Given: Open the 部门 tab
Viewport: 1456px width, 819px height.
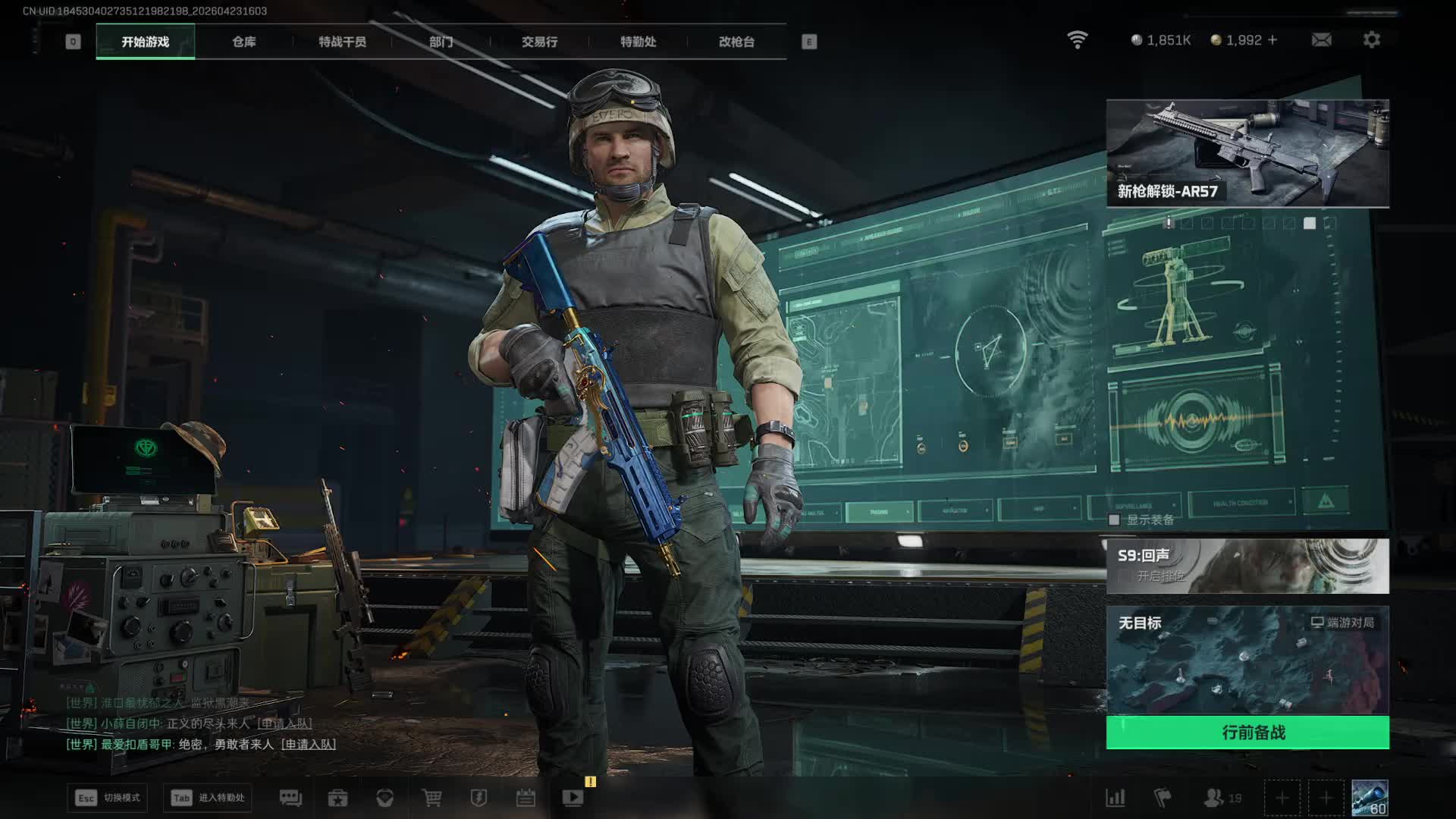Looking at the screenshot, I should click(x=441, y=42).
